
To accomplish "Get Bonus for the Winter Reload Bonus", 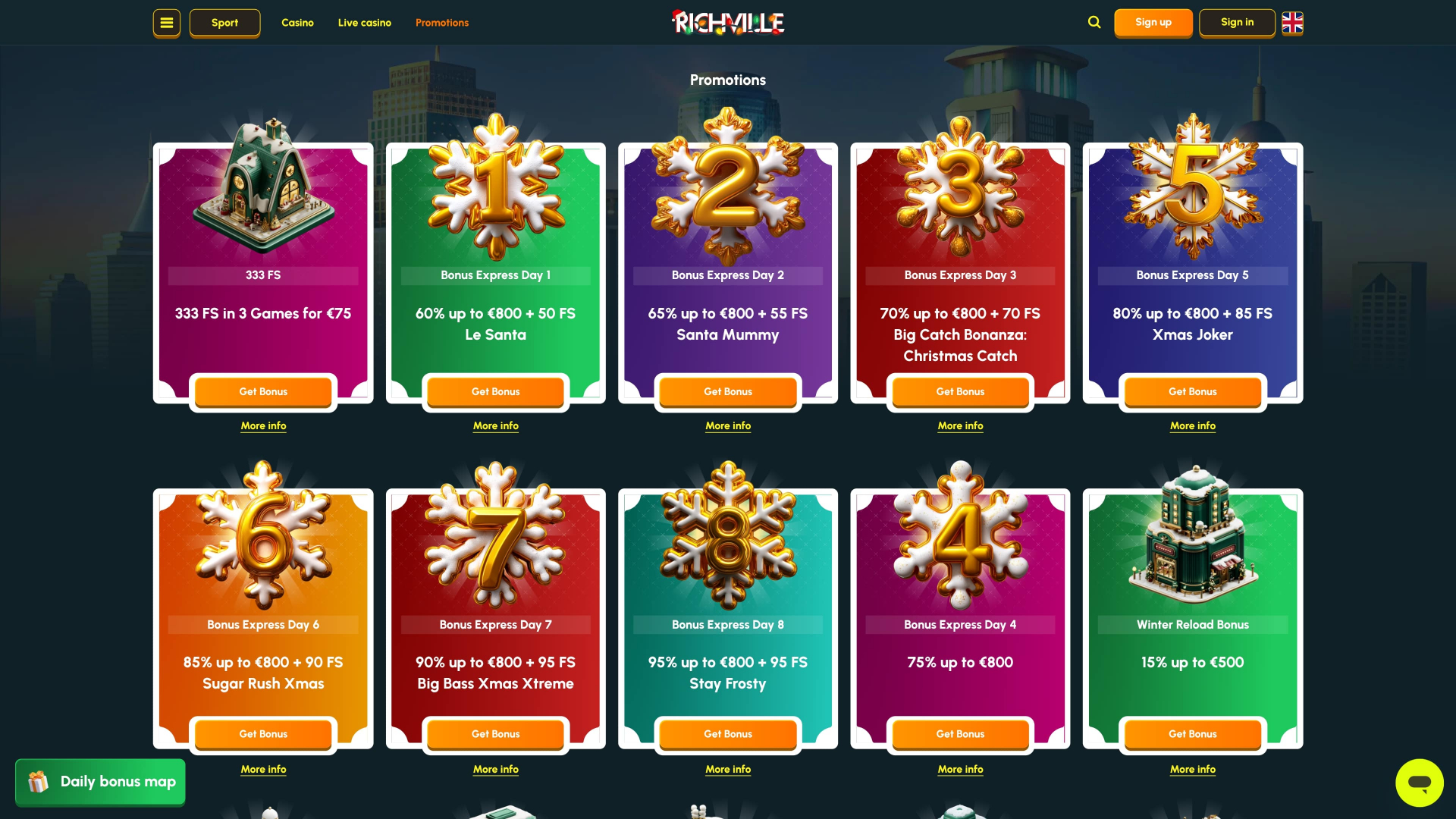I will click(1192, 734).
